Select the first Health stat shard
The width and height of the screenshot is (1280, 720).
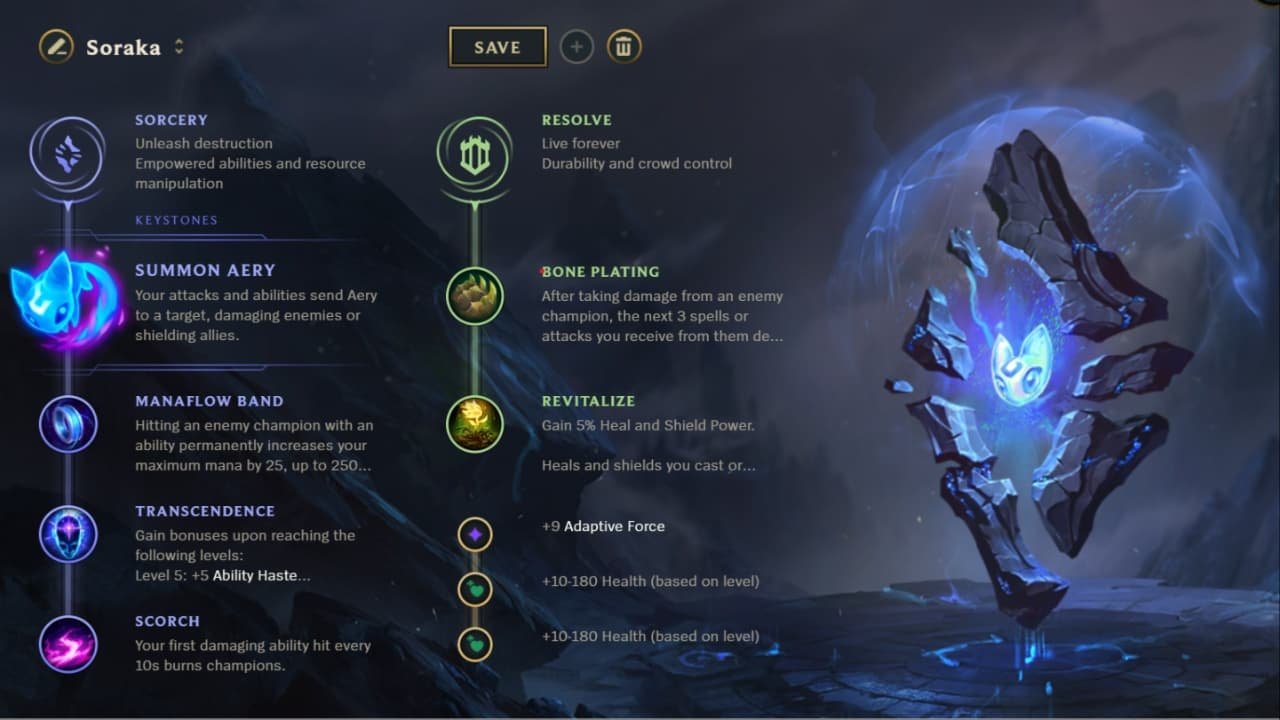[474, 590]
